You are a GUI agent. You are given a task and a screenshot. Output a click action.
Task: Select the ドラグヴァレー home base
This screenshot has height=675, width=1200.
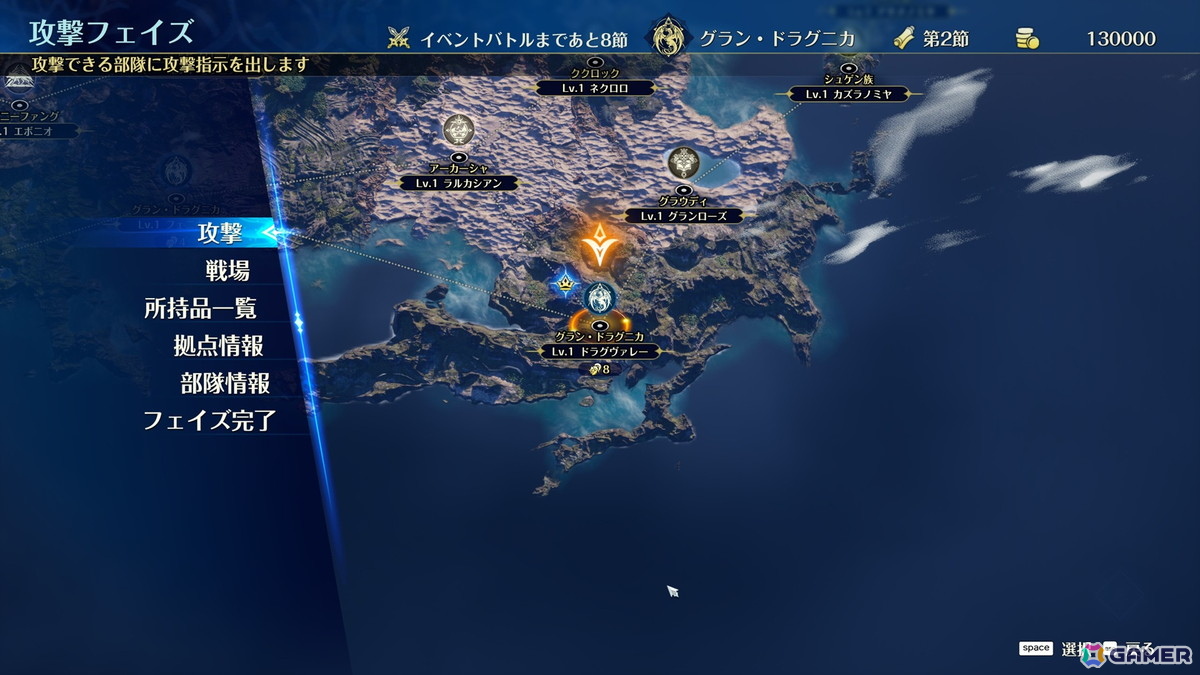click(600, 351)
